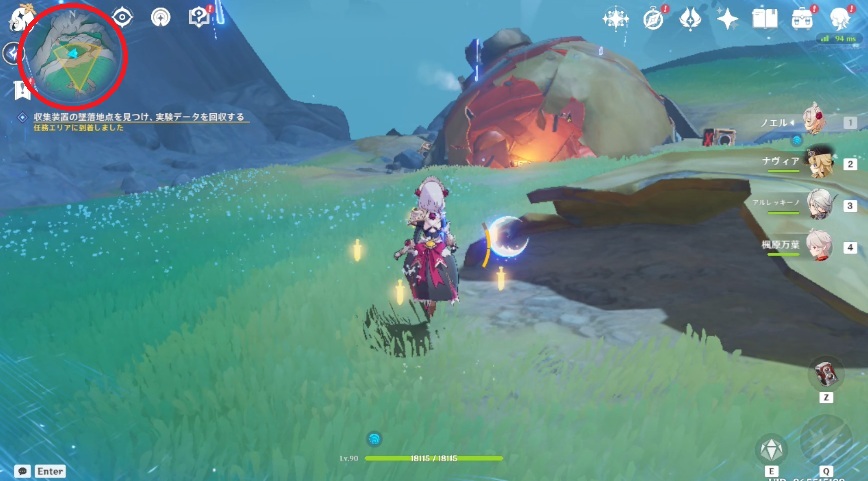Switch to party member アルレッキーノ
Screen dimensions: 868x481
(x=808, y=205)
